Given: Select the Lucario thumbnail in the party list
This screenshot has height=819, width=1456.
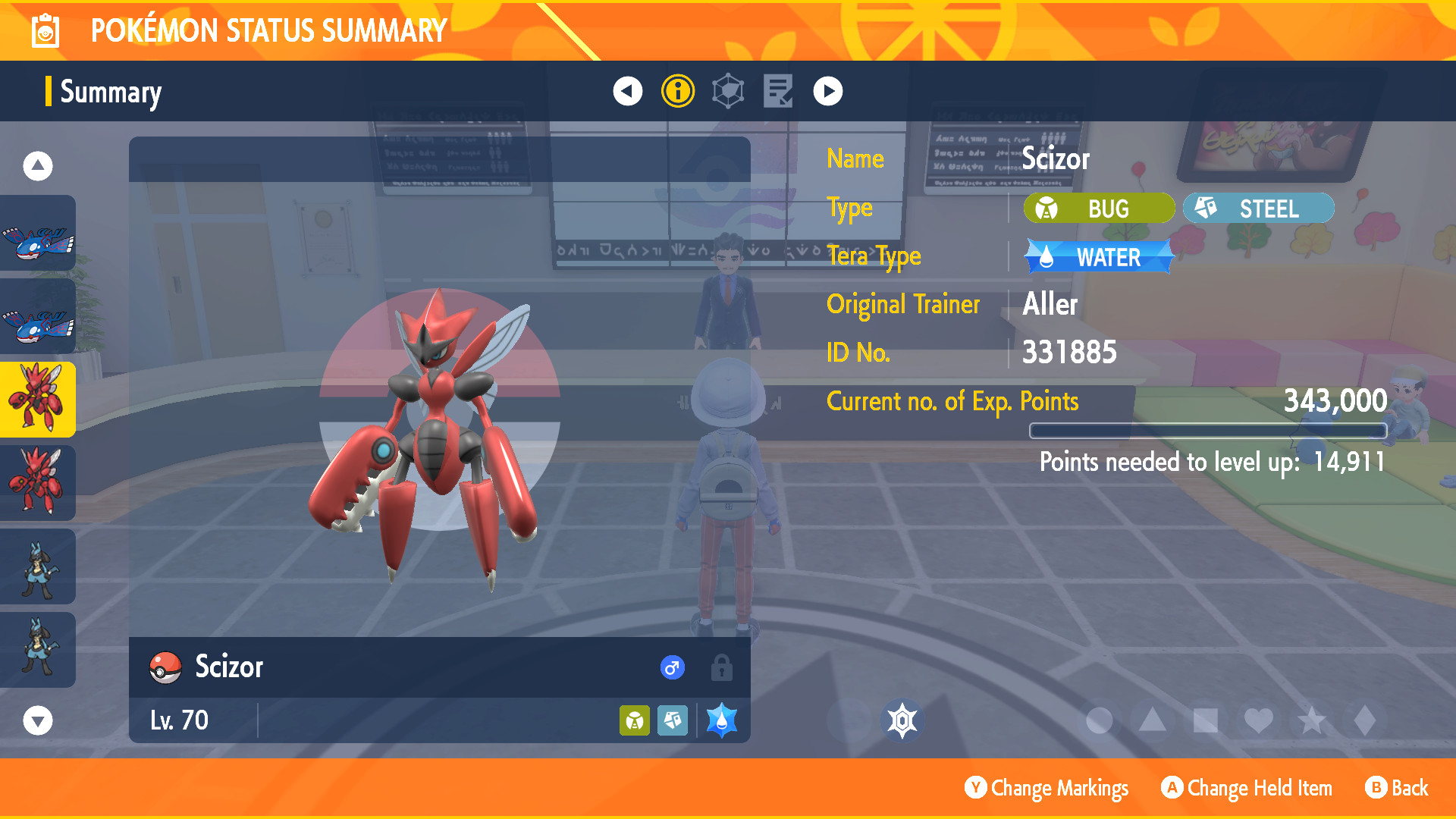Looking at the screenshot, I should pos(38,566).
